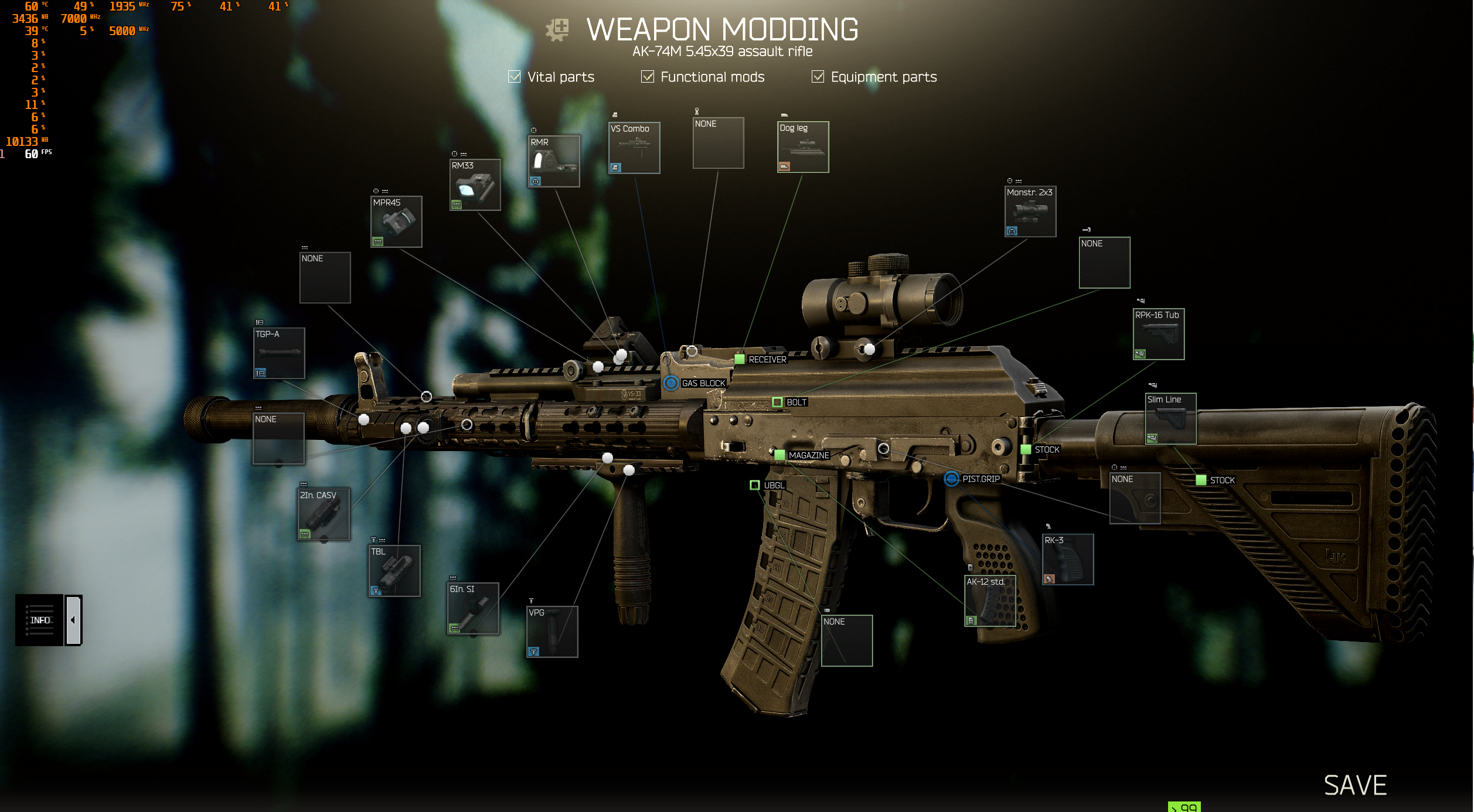Click the RK-3 pistol grip thumbnail
Viewport: 1474px width, 812px height.
point(1068,558)
